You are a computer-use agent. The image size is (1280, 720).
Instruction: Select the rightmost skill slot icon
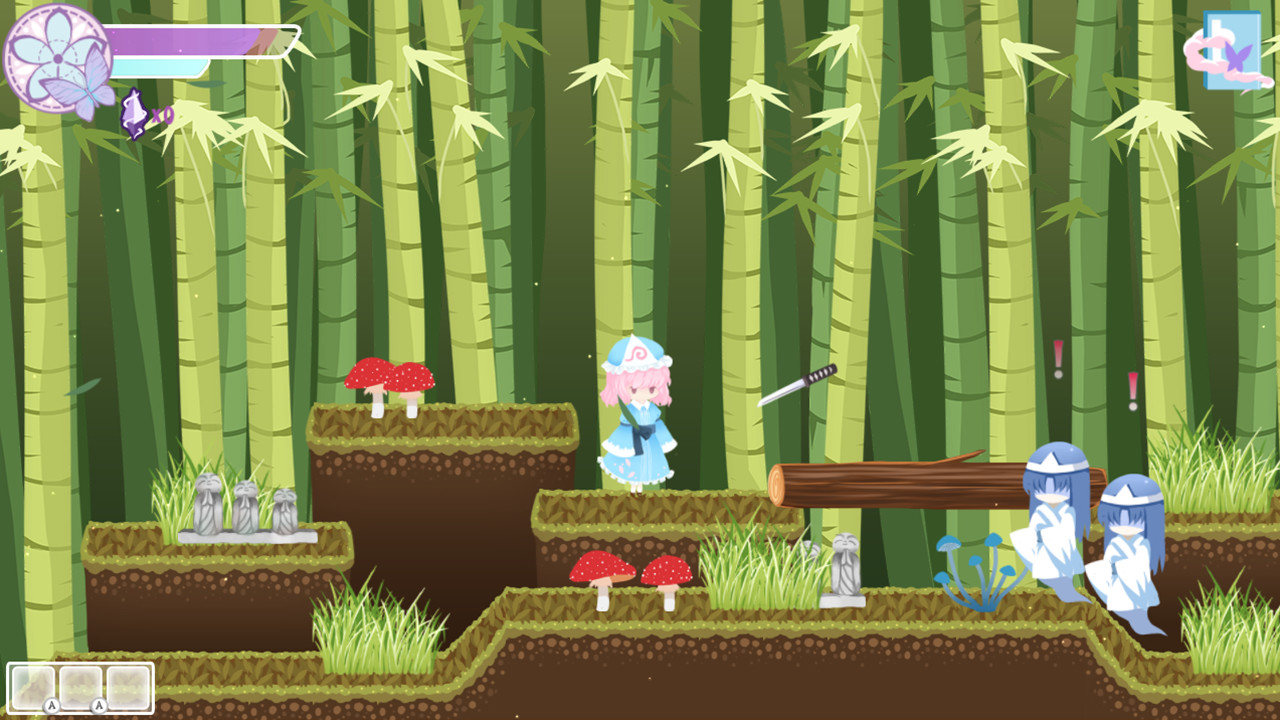[x=128, y=687]
